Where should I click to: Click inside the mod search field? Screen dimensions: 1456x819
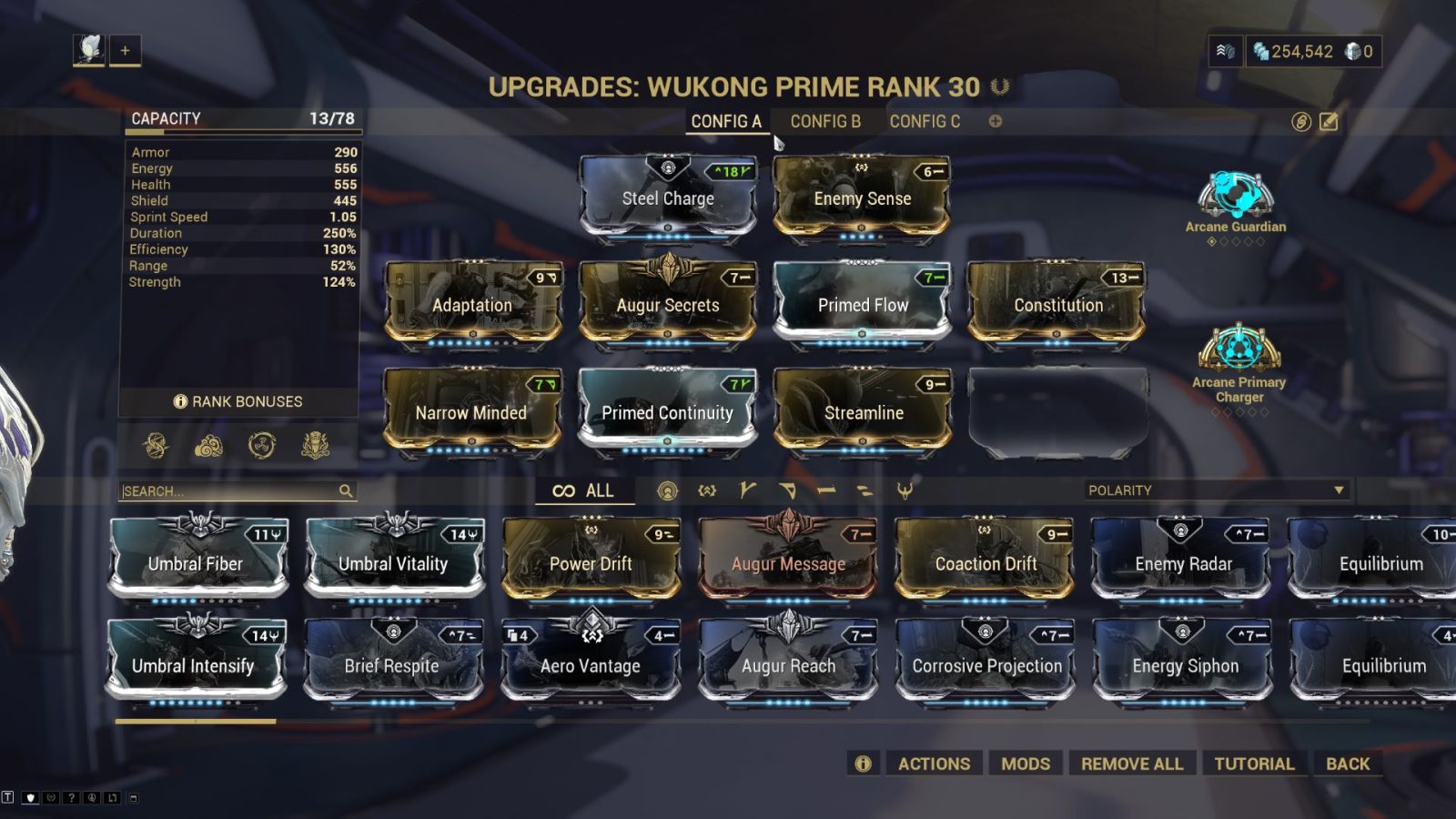coord(227,490)
